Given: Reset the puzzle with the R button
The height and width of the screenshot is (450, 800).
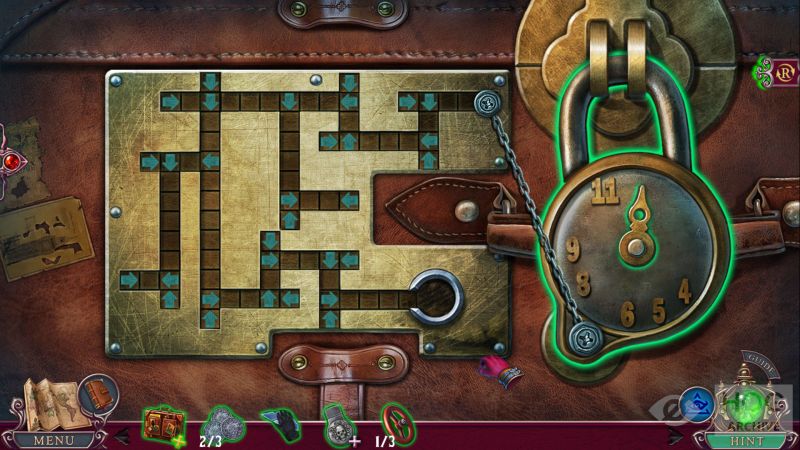Looking at the screenshot, I should (x=783, y=71).
